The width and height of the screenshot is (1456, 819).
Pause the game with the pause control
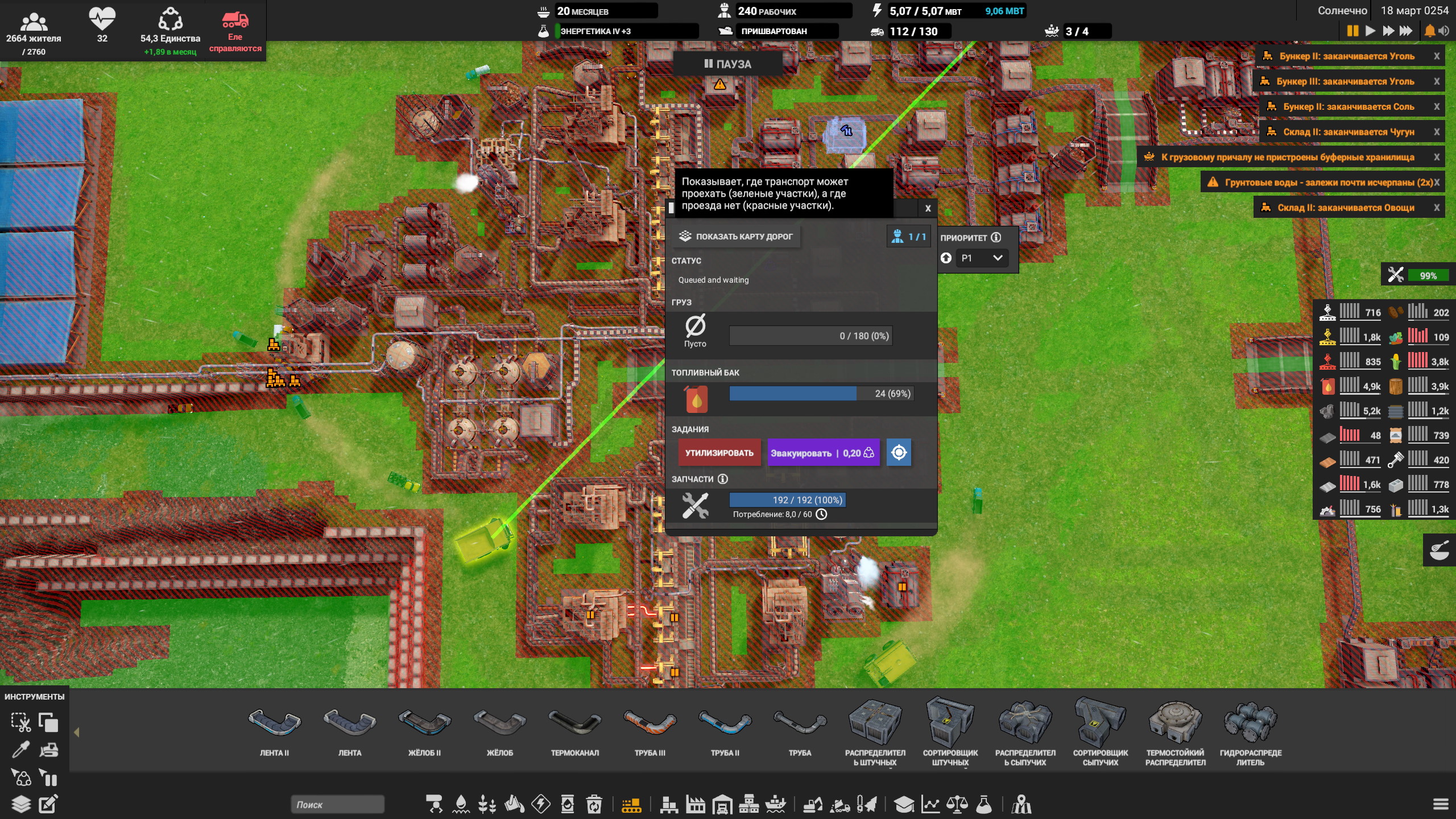coord(1352,31)
